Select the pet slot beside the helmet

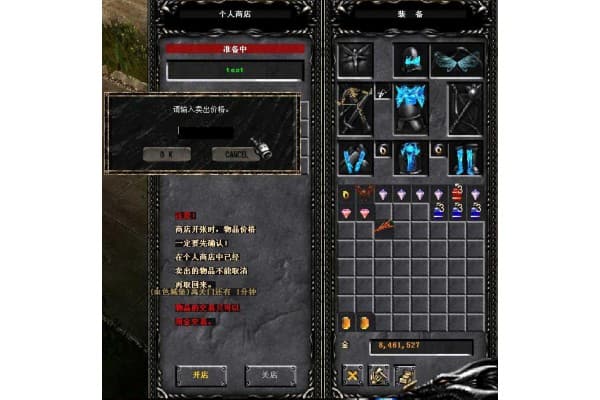coord(355,60)
